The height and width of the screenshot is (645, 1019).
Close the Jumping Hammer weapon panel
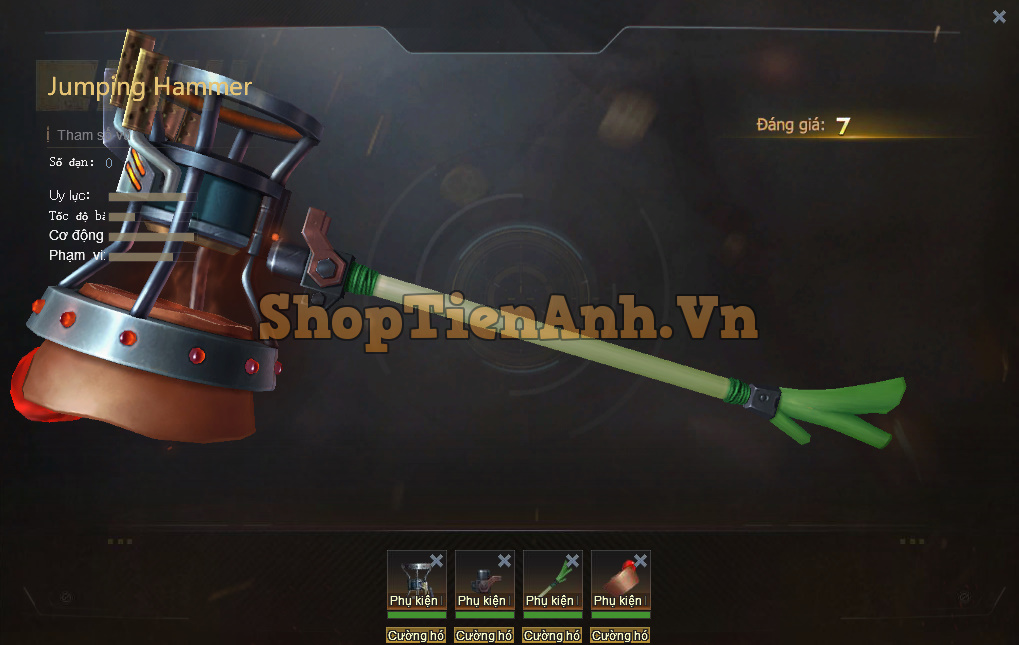pyautogui.click(x=999, y=16)
